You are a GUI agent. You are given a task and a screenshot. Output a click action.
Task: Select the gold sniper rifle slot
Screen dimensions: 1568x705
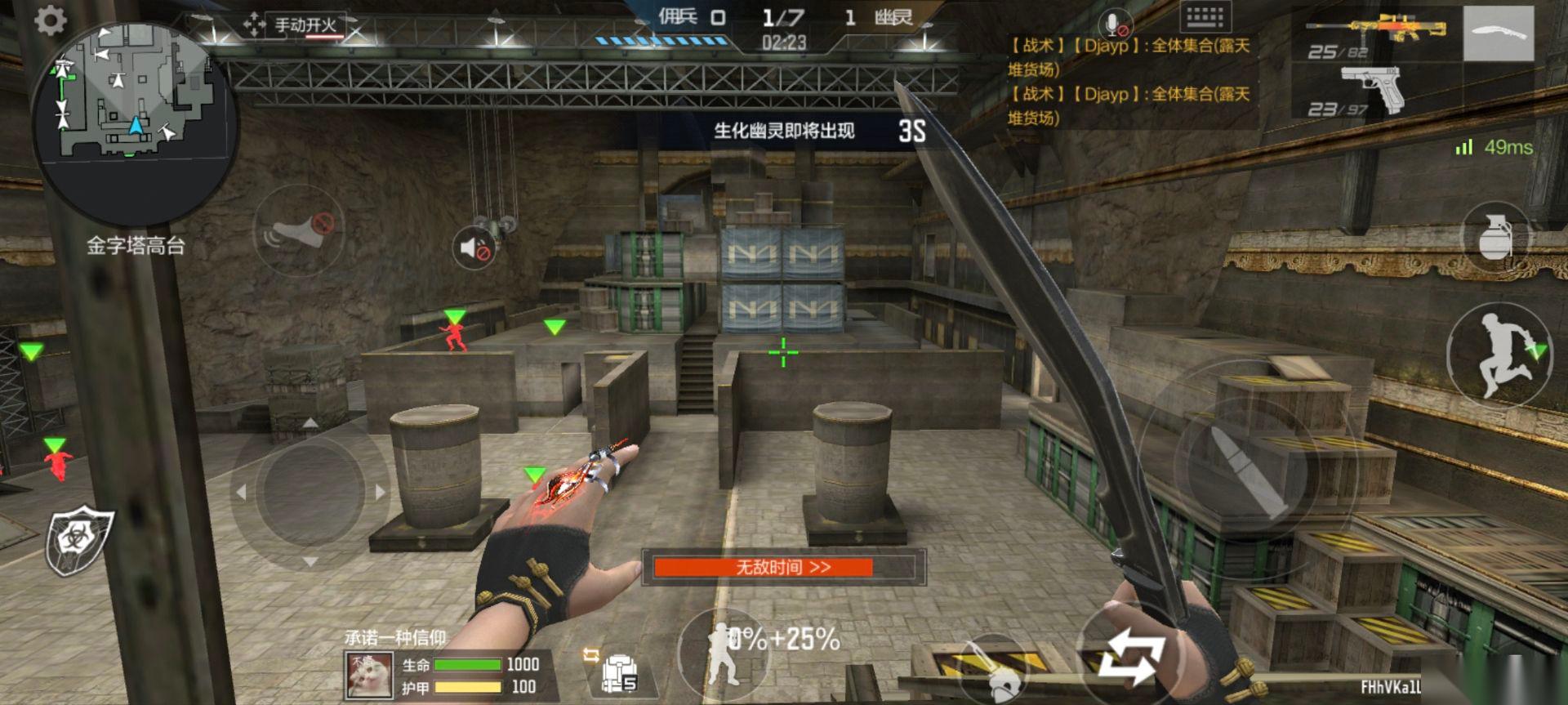(1376, 34)
